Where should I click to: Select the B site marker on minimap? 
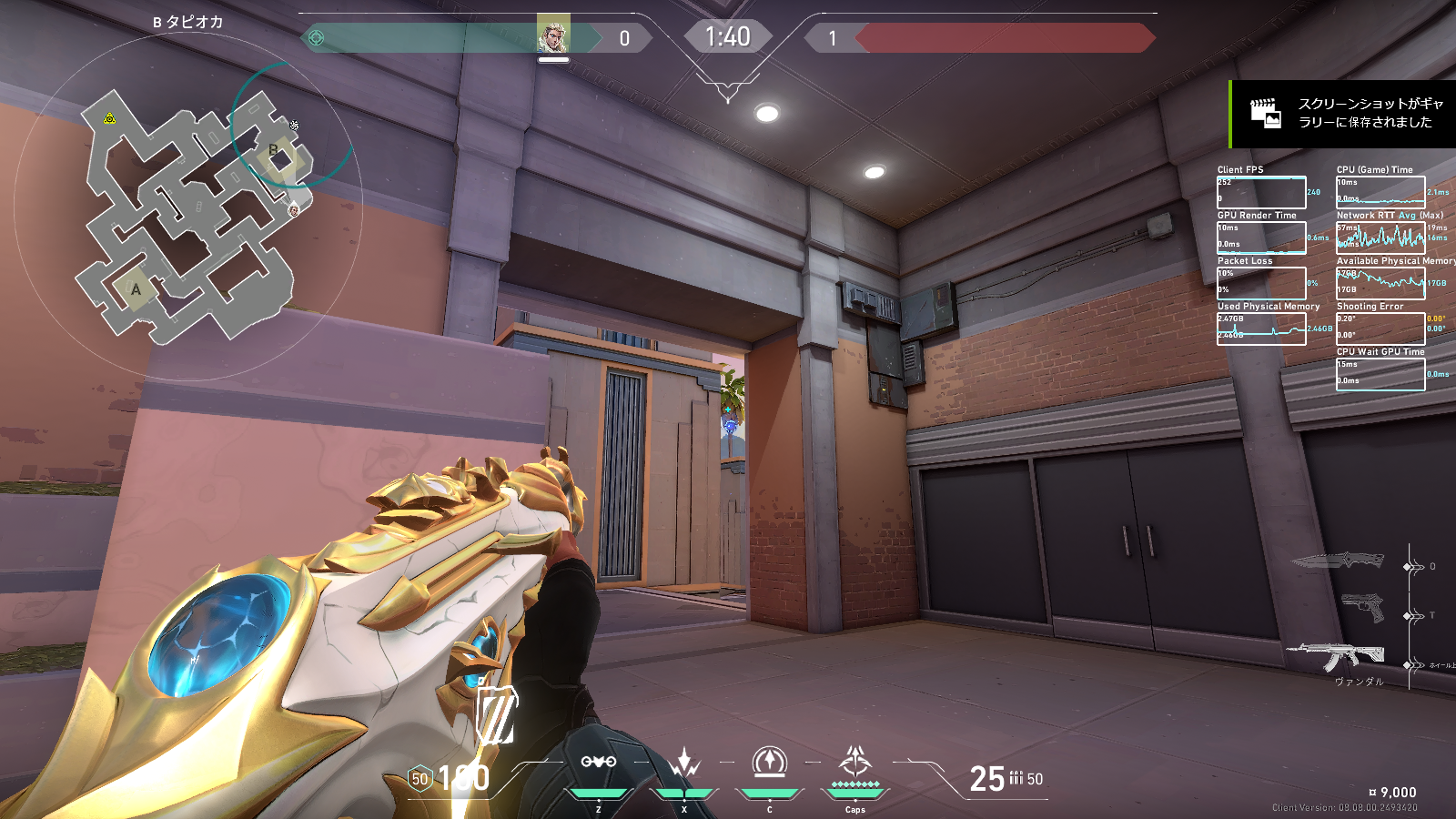(x=274, y=150)
